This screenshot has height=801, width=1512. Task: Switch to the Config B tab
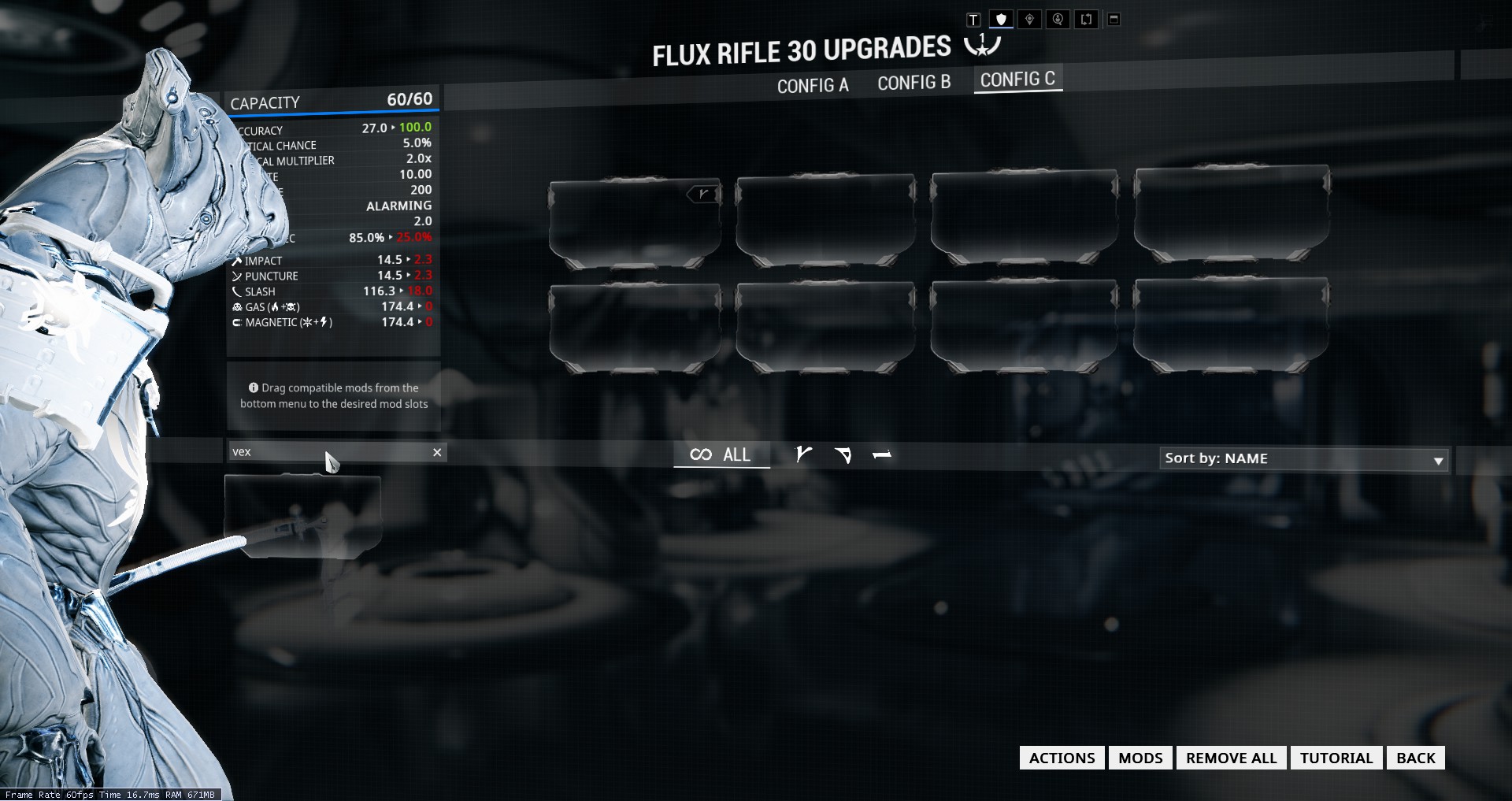(x=913, y=83)
